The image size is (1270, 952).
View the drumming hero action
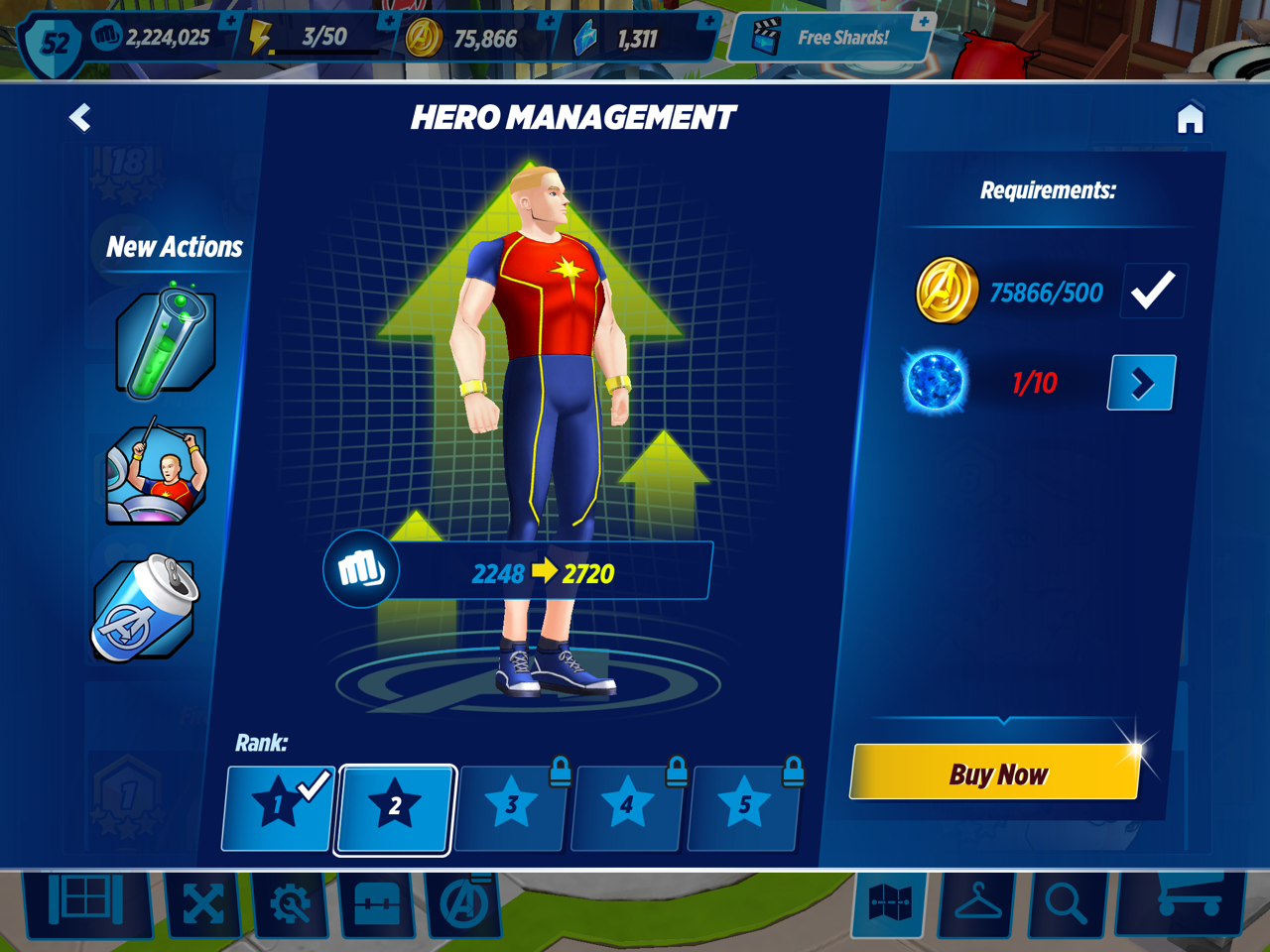pyautogui.click(x=157, y=475)
